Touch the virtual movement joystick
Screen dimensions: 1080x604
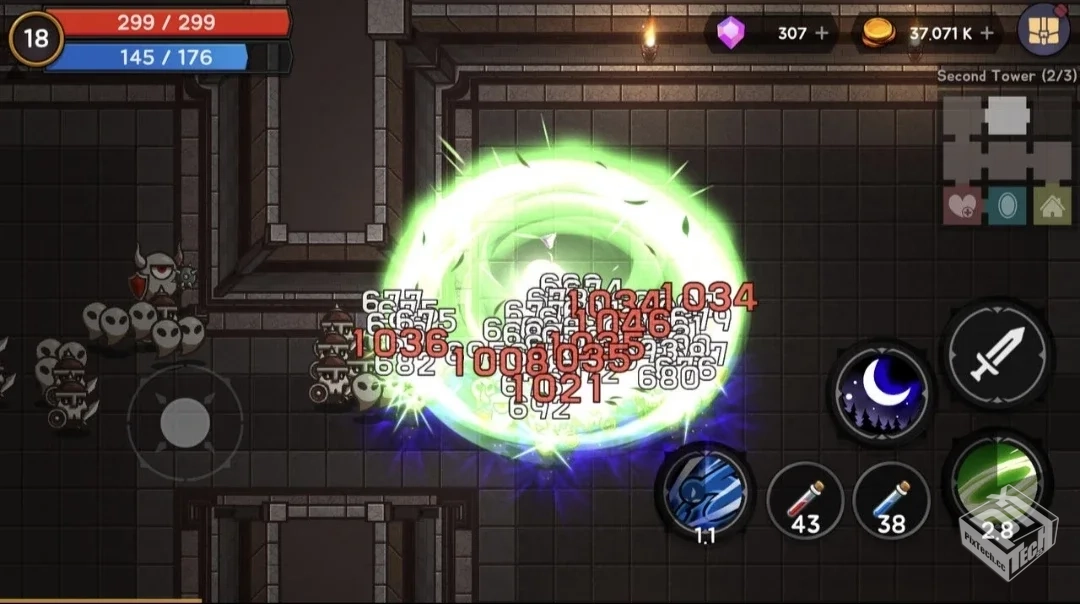click(x=185, y=422)
